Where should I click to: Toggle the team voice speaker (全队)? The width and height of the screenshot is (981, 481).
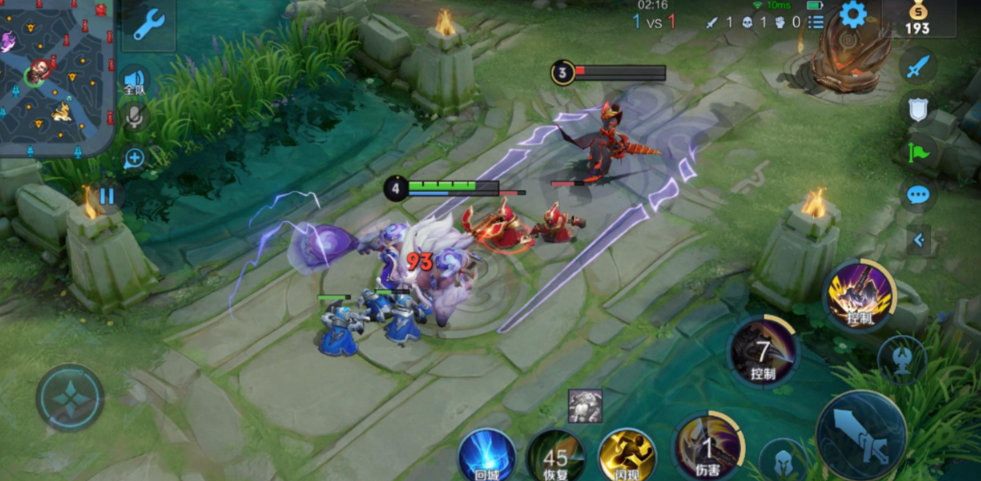click(x=134, y=81)
